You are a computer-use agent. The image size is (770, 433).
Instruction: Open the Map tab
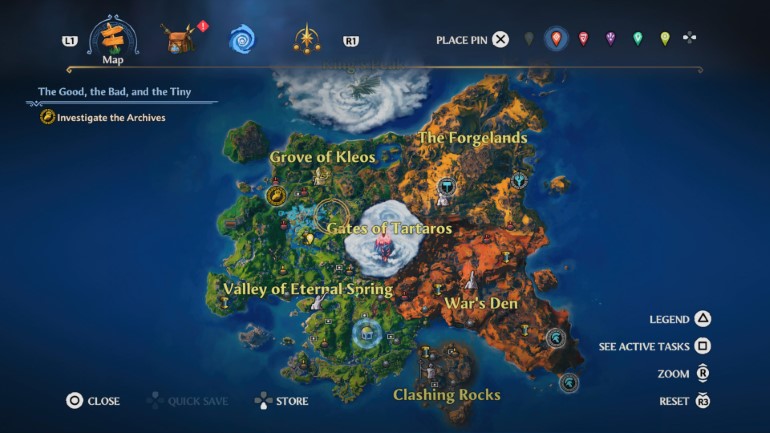[x=112, y=39]
